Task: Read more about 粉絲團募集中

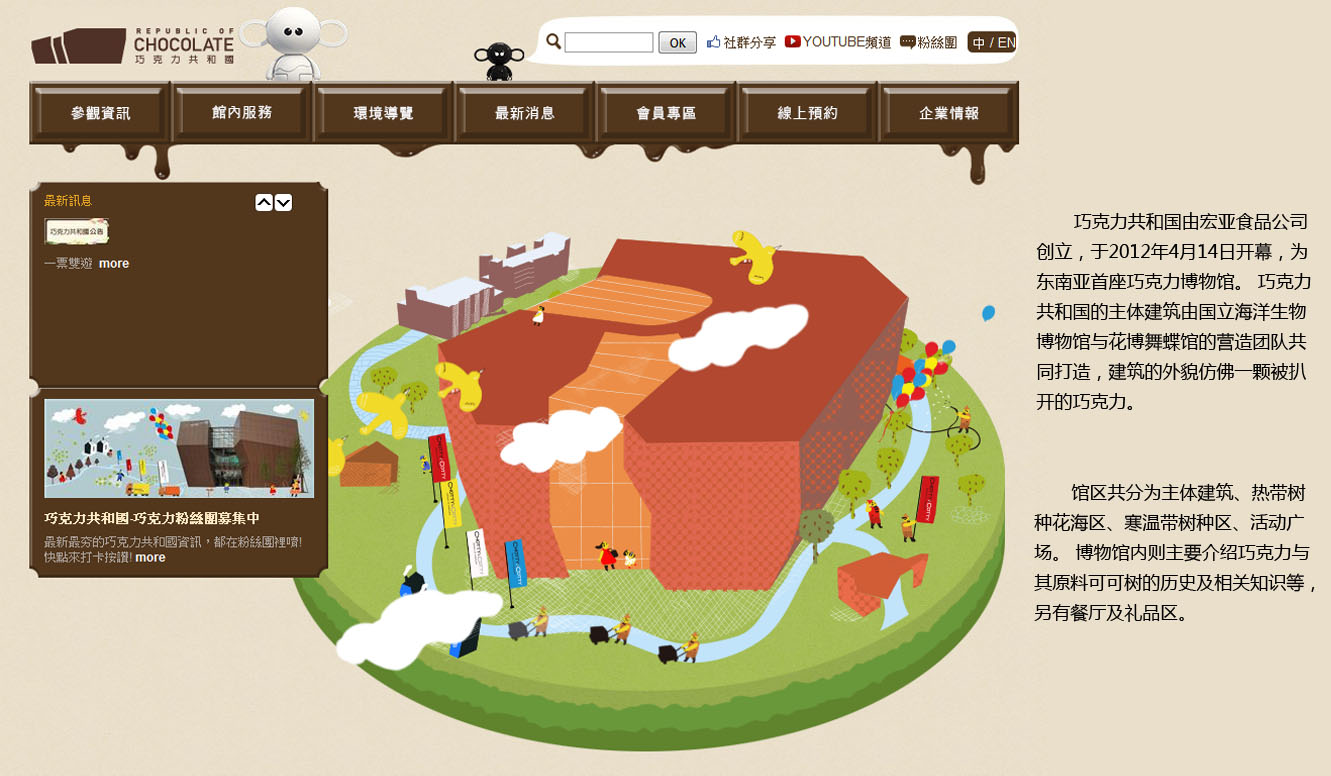Action: point(150,558)
